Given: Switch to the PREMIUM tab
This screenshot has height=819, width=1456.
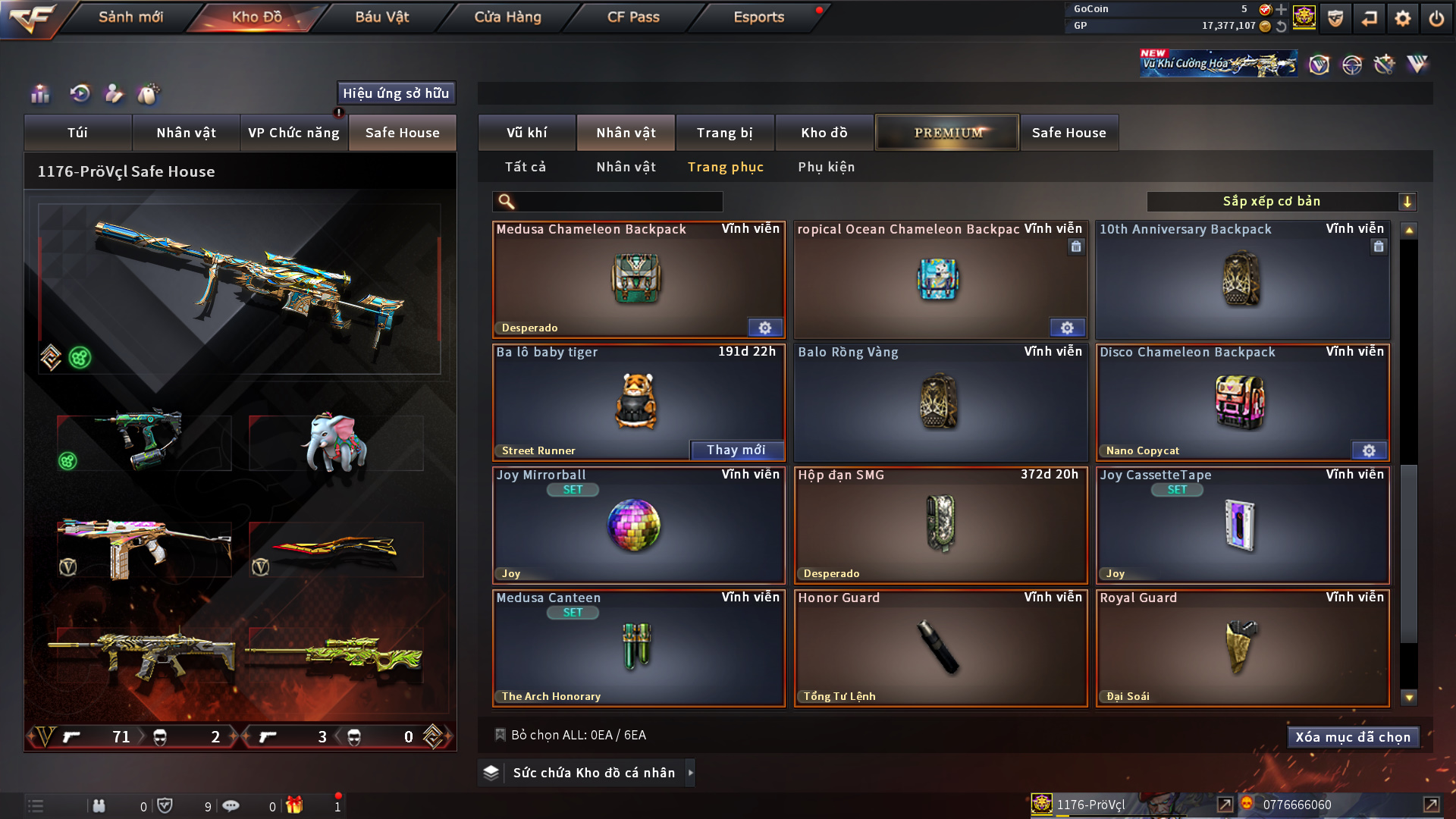Looking at the screenshot, I should click(947, 133).
